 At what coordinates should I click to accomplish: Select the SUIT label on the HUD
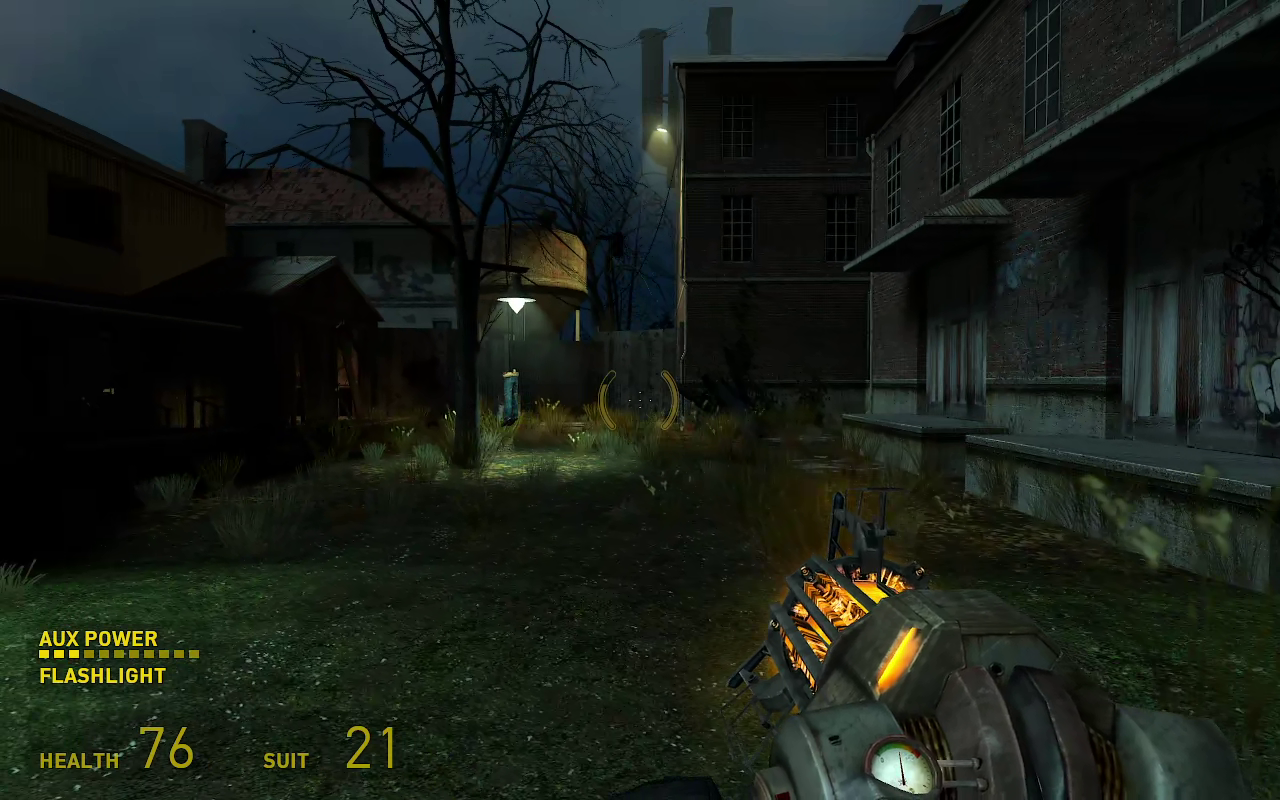coord(285,761)
